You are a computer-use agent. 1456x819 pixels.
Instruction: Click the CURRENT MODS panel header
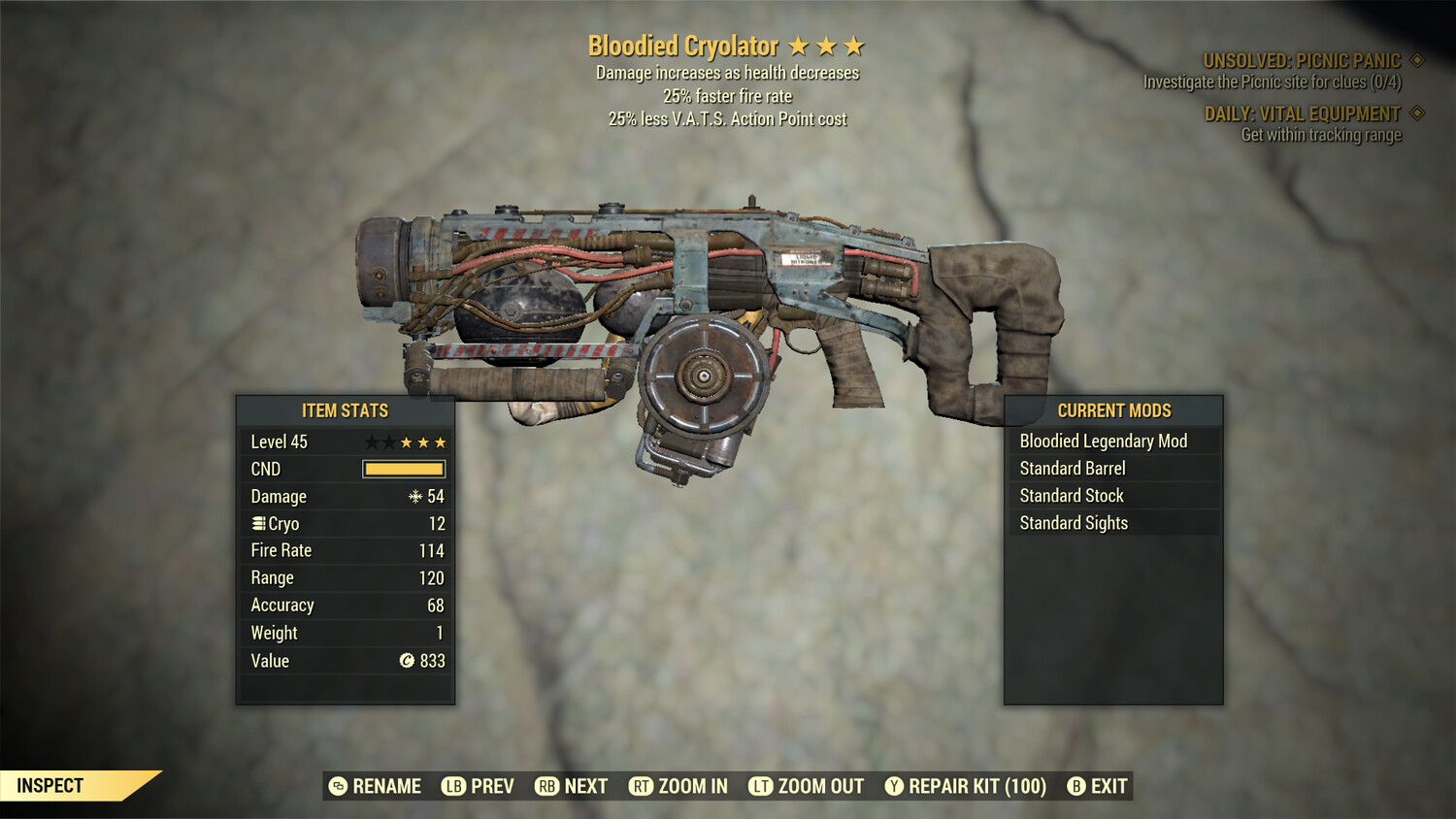(1112, 410)
